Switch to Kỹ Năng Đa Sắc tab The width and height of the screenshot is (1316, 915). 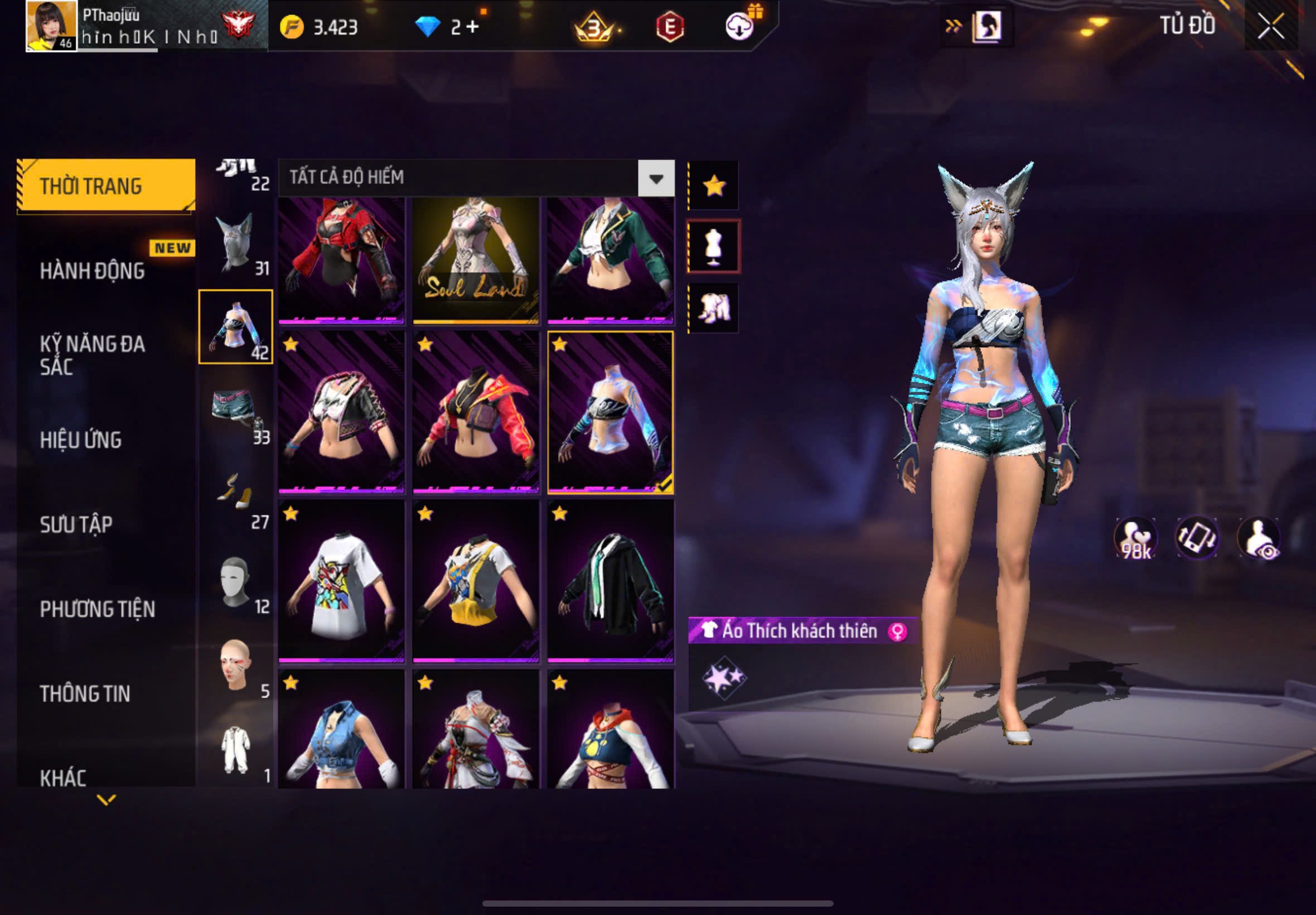point(91,355)
